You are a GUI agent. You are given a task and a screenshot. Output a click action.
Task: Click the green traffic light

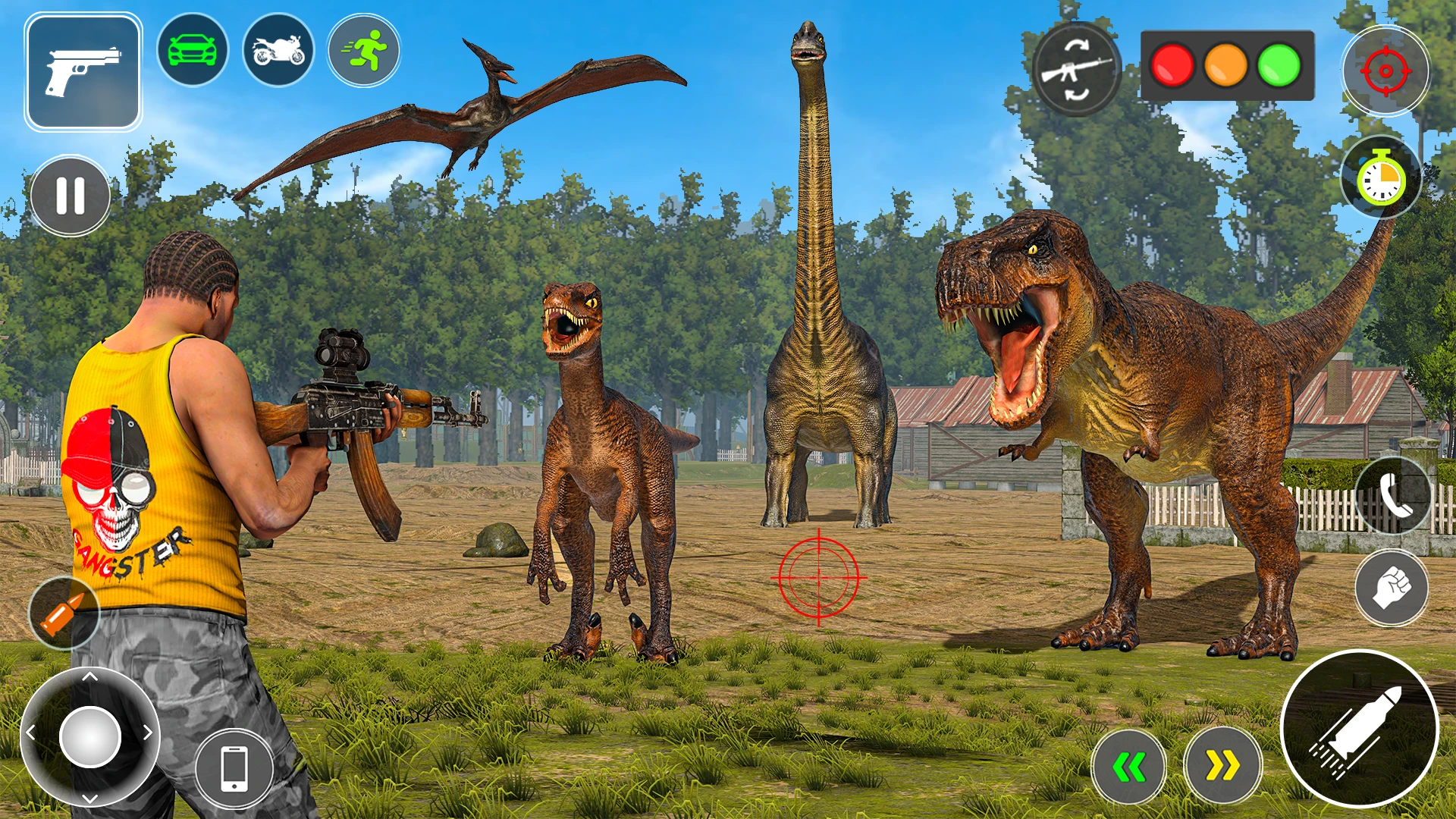click(x=1279, y=65)
